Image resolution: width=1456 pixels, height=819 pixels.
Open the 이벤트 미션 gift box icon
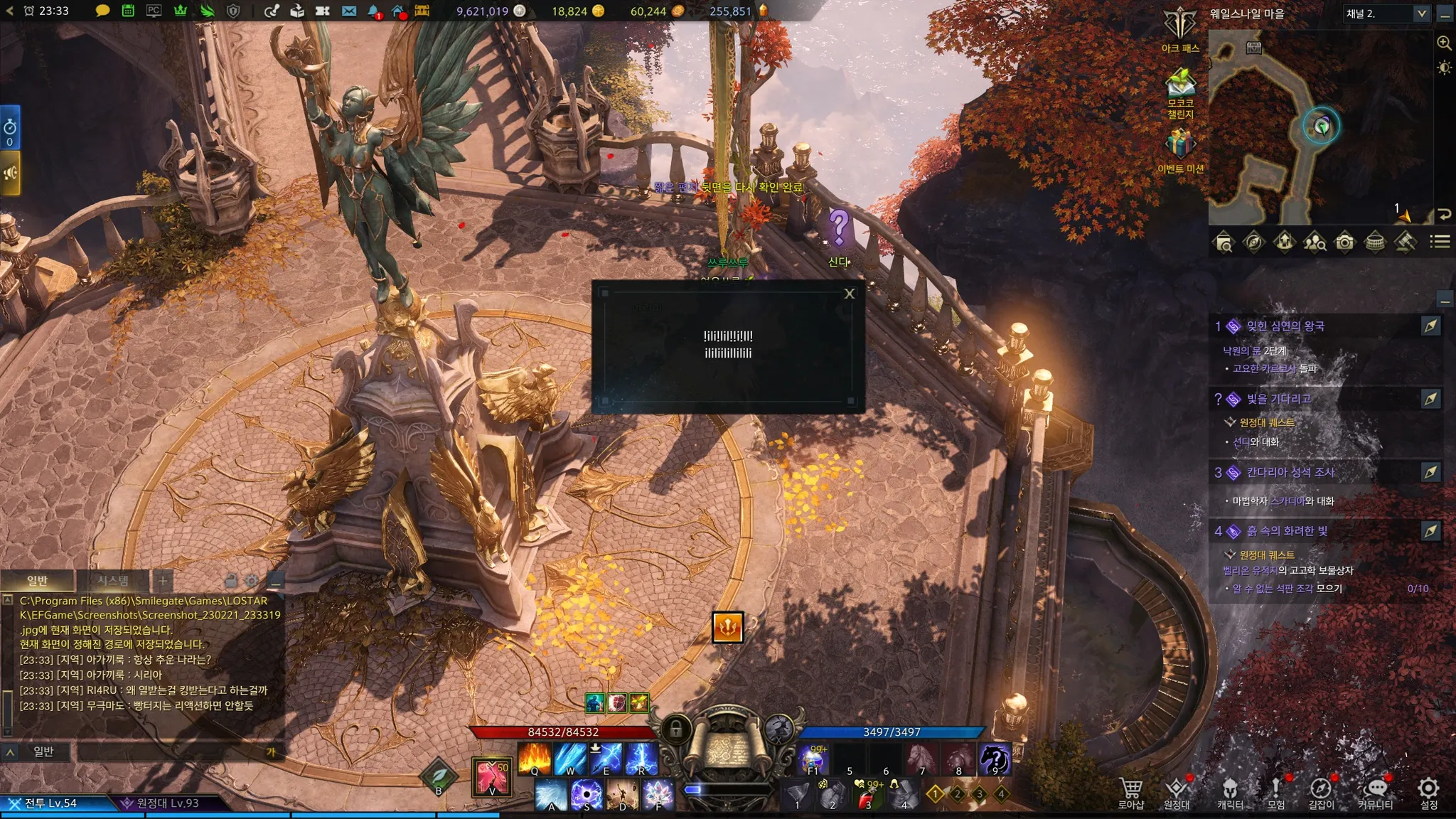coord(1179,144)
